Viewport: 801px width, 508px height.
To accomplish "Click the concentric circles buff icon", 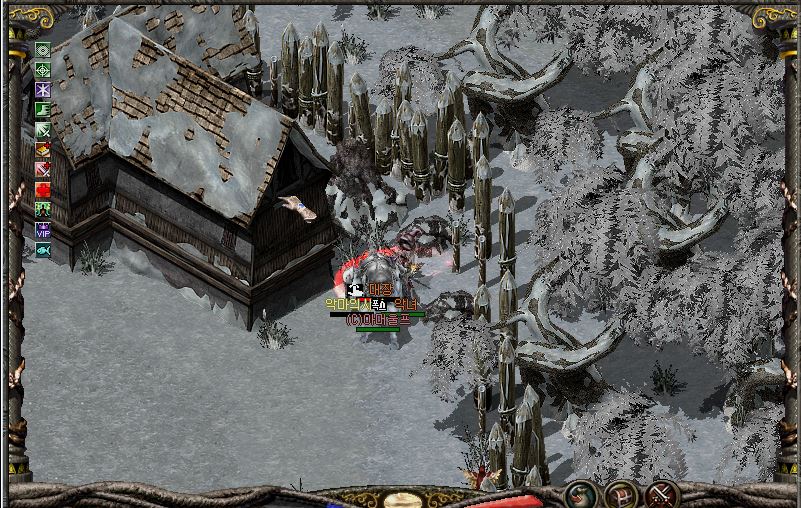I will 43,50.
